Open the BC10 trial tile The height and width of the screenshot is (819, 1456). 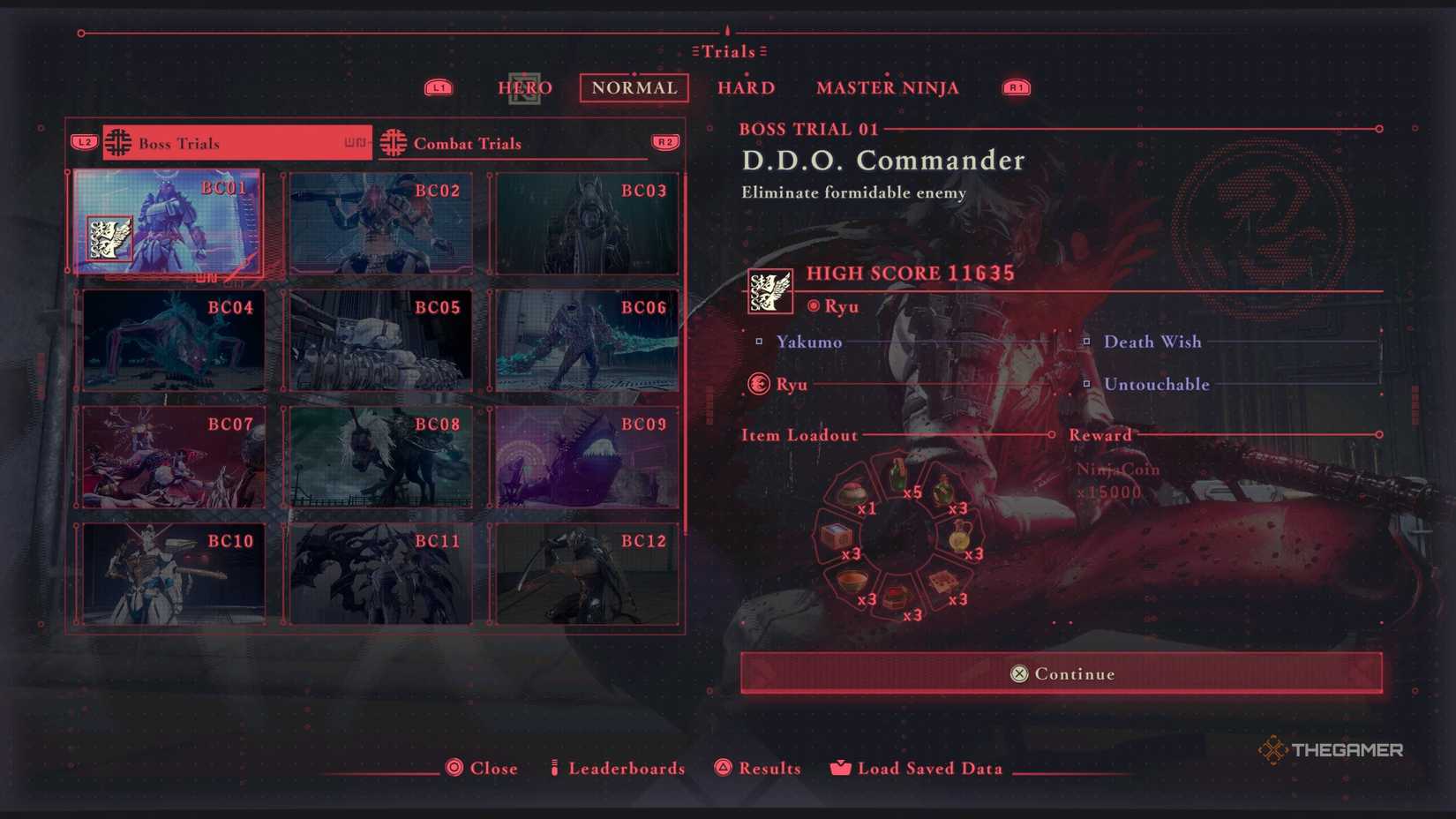(x=173, y=575)
